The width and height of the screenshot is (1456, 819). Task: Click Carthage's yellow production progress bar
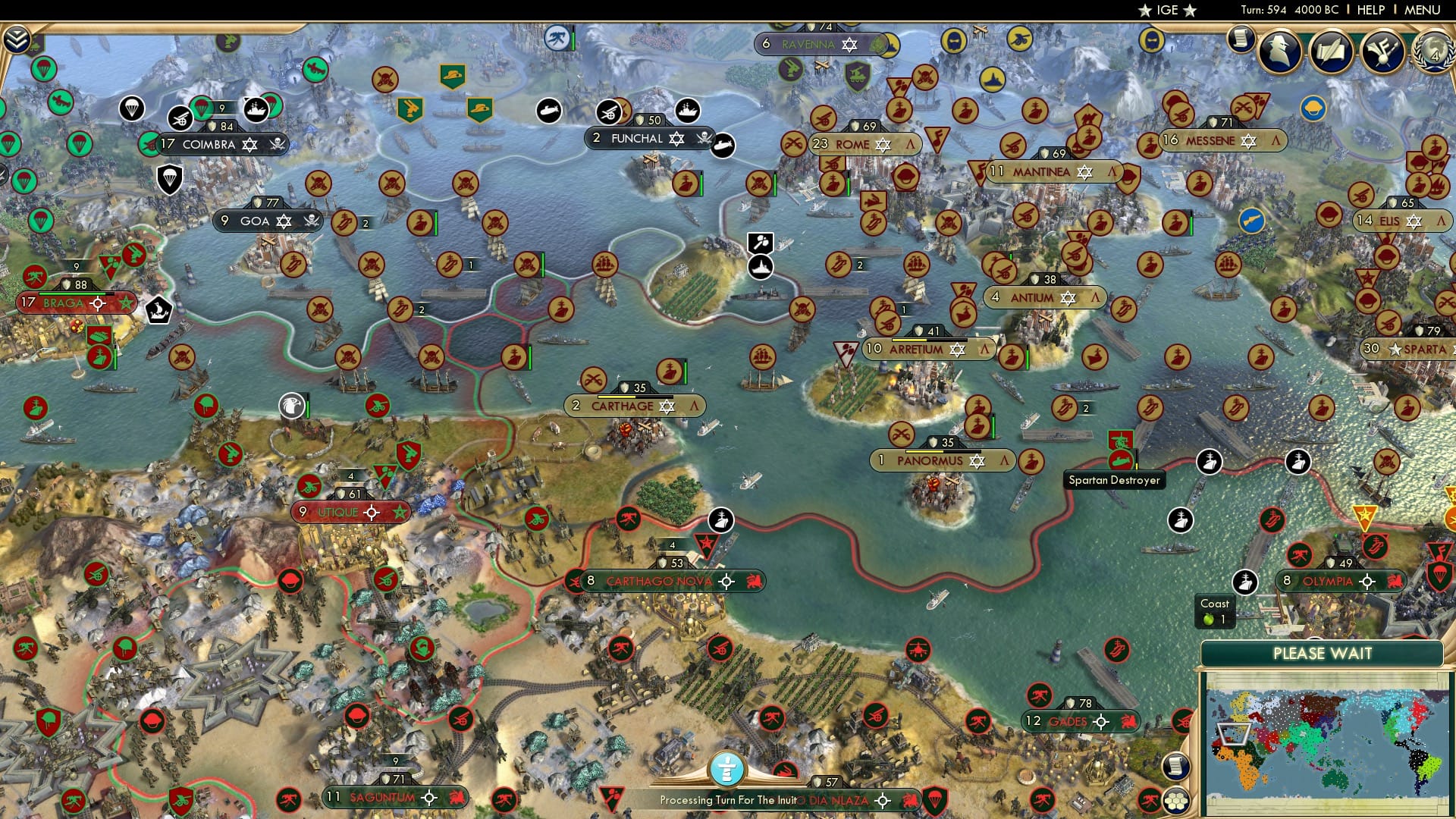616,396
